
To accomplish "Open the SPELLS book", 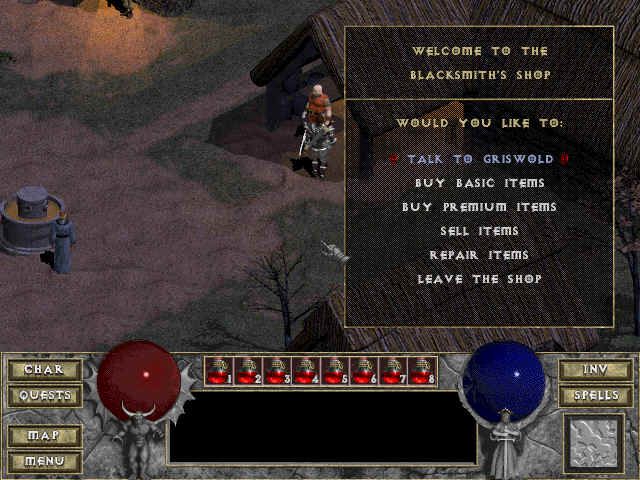I will point(594,396).
